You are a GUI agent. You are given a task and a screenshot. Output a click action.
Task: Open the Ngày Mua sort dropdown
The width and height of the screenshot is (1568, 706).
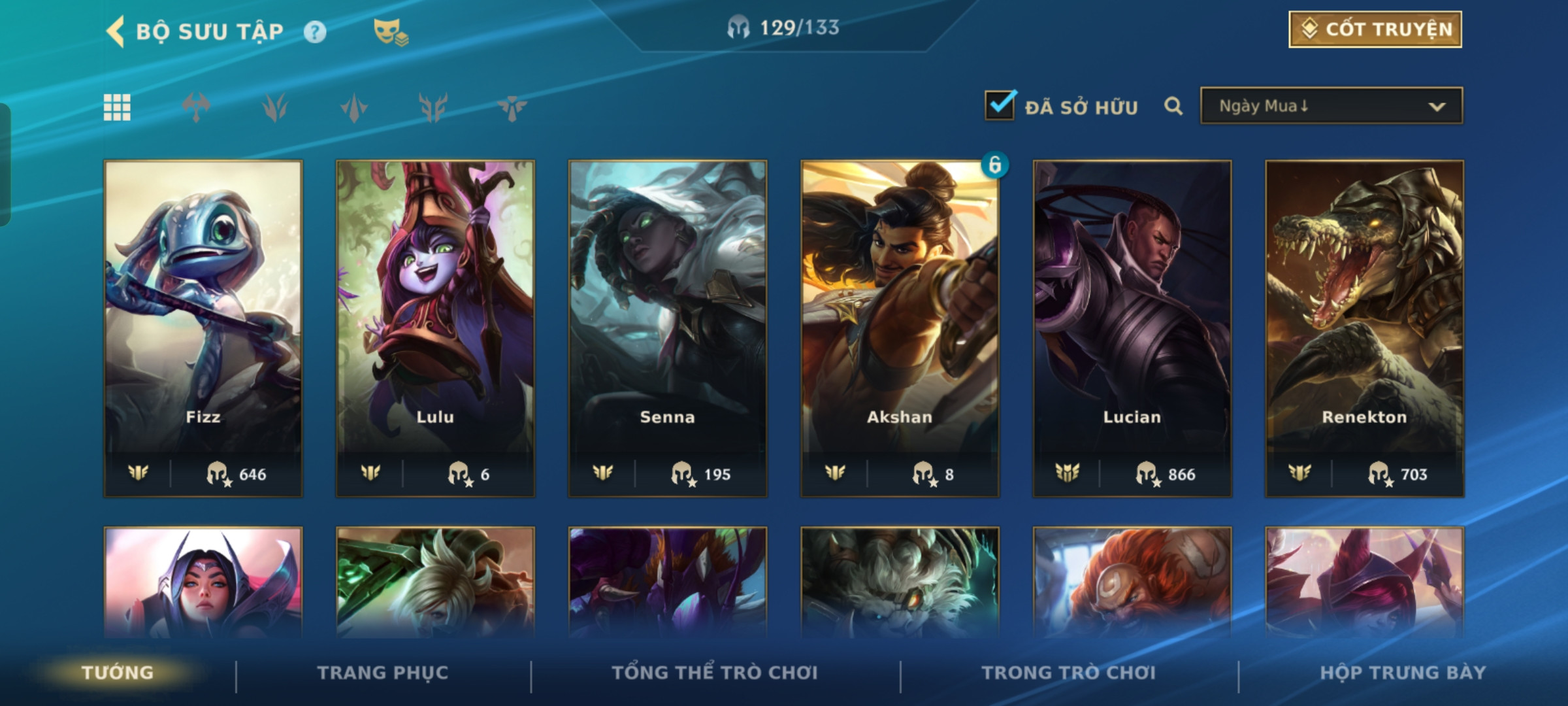1331,106
